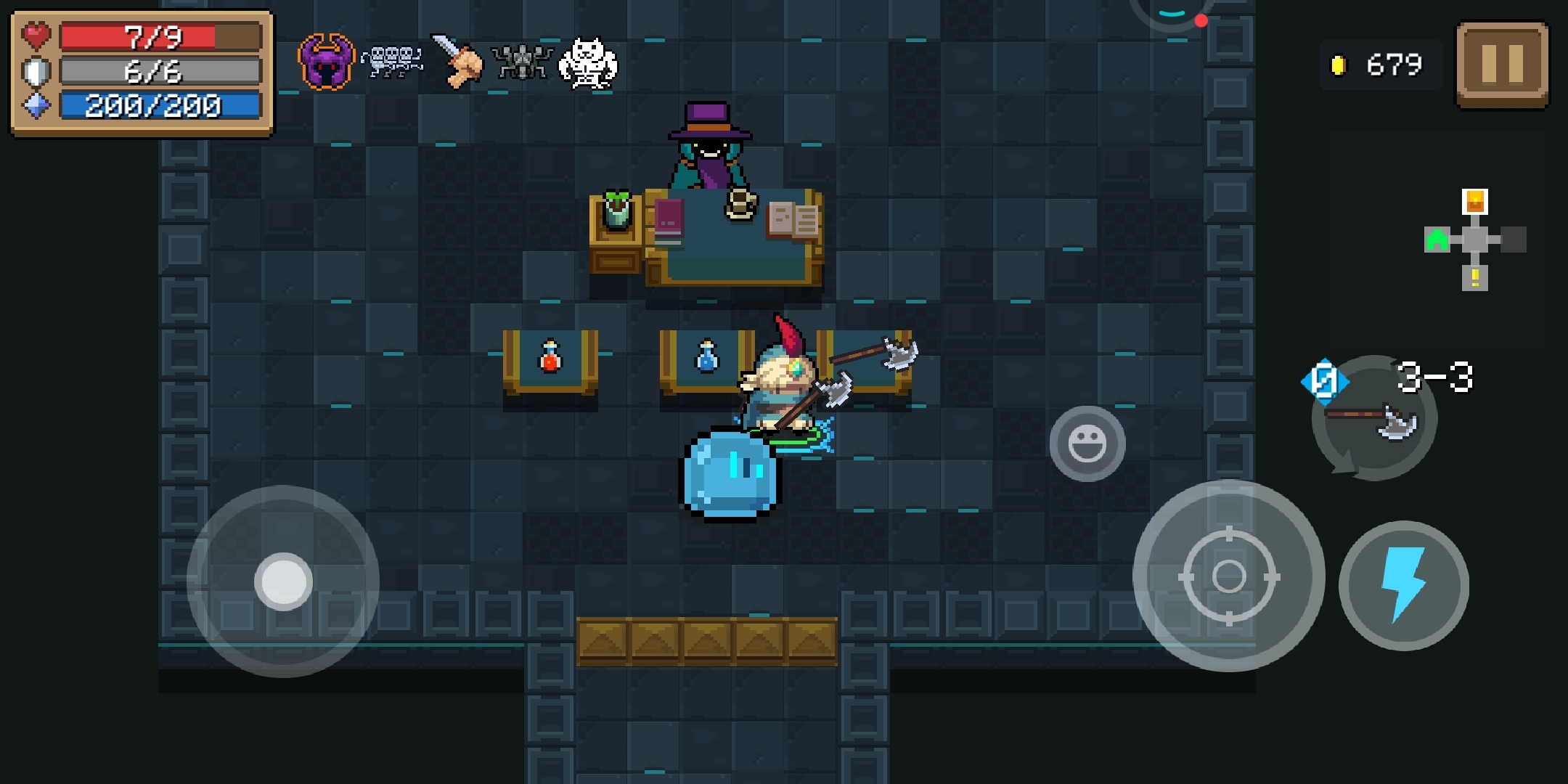Inspect the purple horned demon buff icon
This screenshot has height=784, width=1568.
(x=326, y=63)
